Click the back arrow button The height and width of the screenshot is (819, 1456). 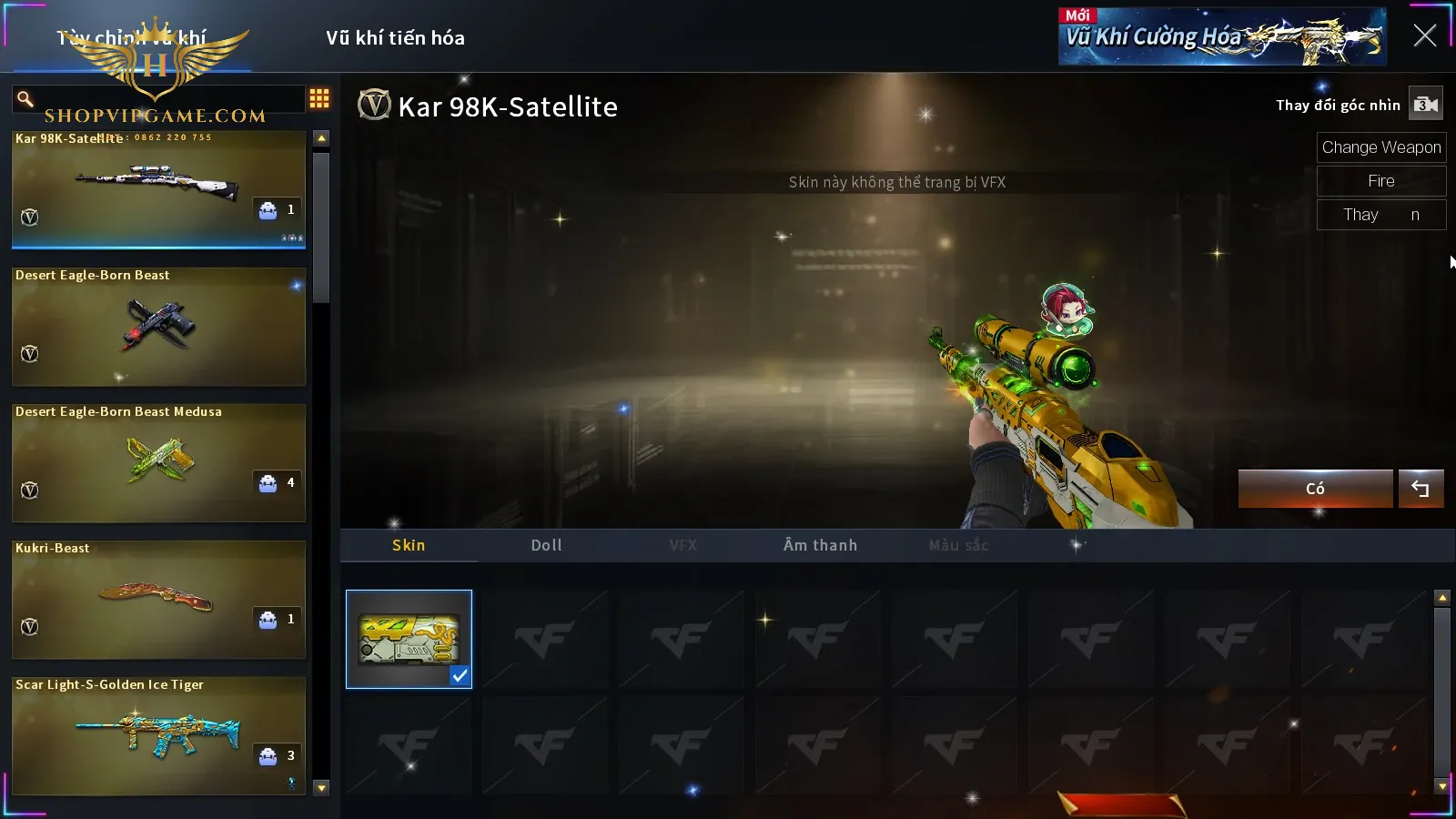pos(1421,489)
